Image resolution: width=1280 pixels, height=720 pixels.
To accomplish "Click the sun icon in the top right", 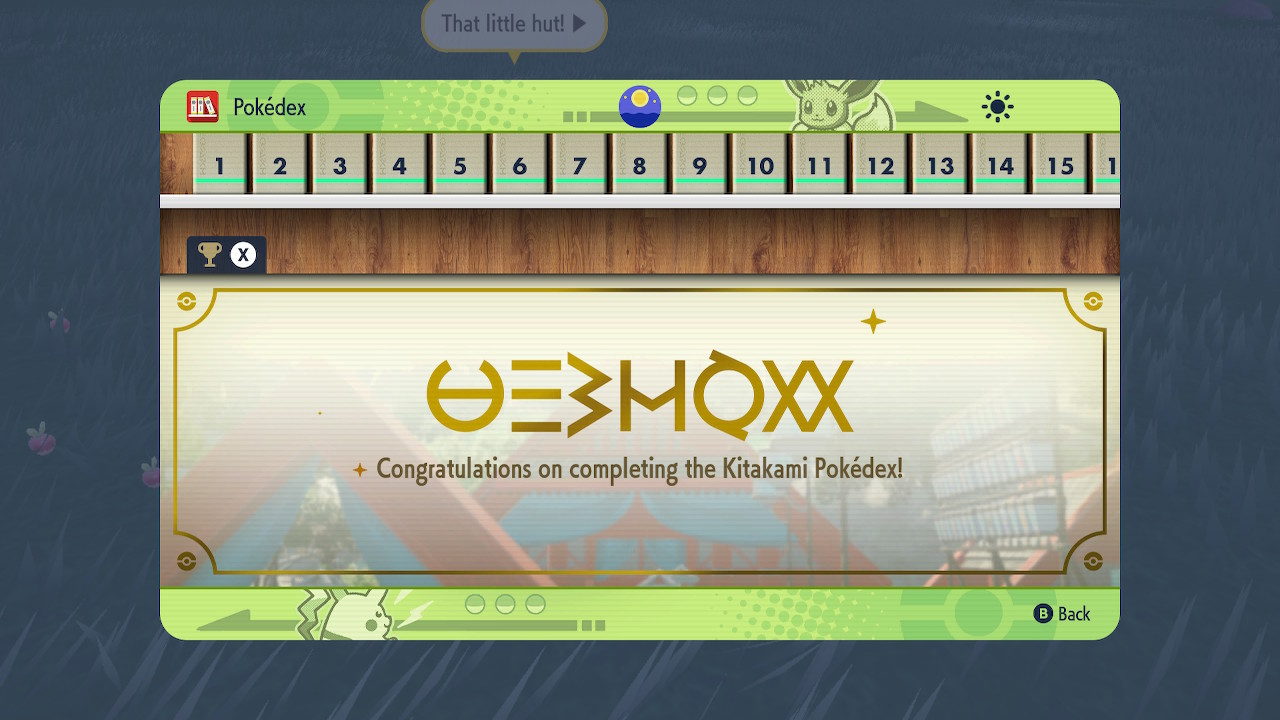I will click(x=996, y=106).
